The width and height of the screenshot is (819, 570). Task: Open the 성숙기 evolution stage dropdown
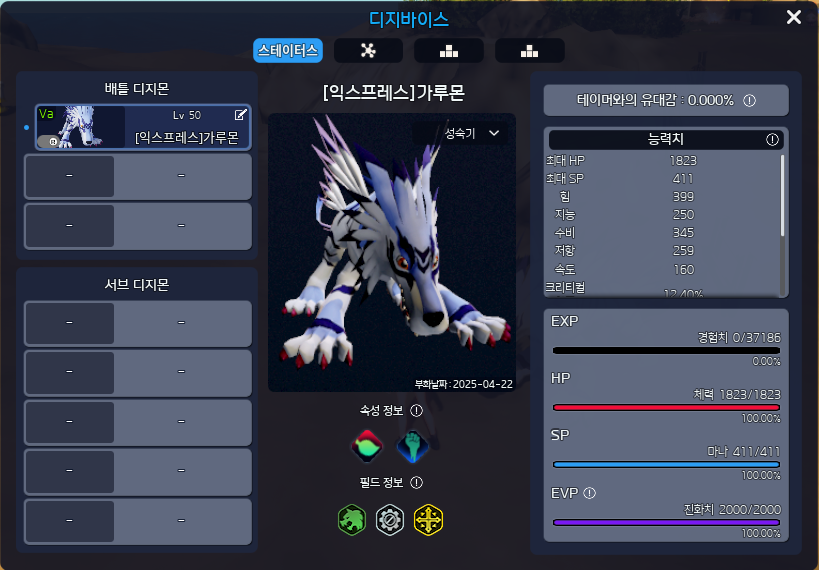471,133
